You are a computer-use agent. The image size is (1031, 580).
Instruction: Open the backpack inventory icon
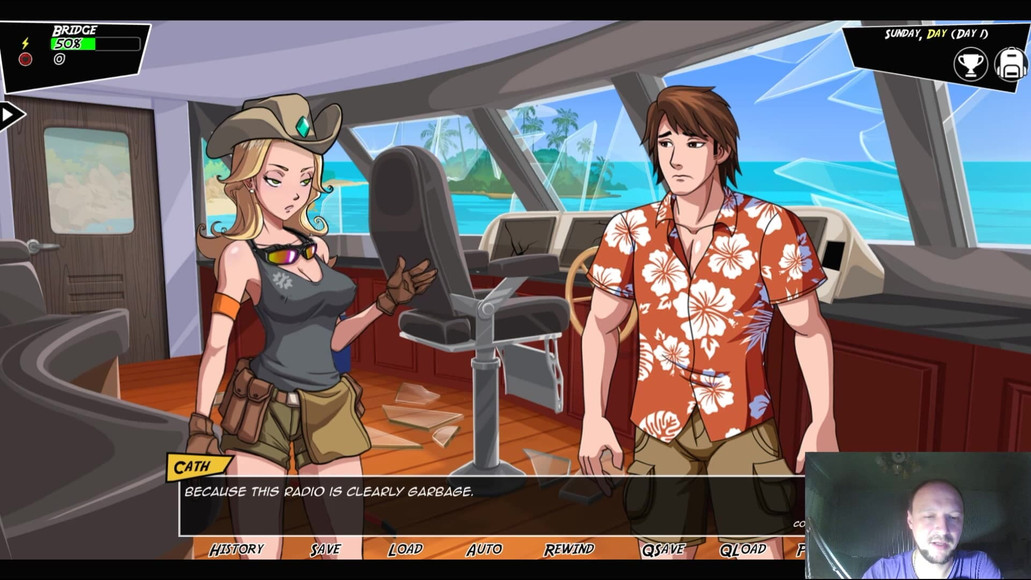[1011, 65]
